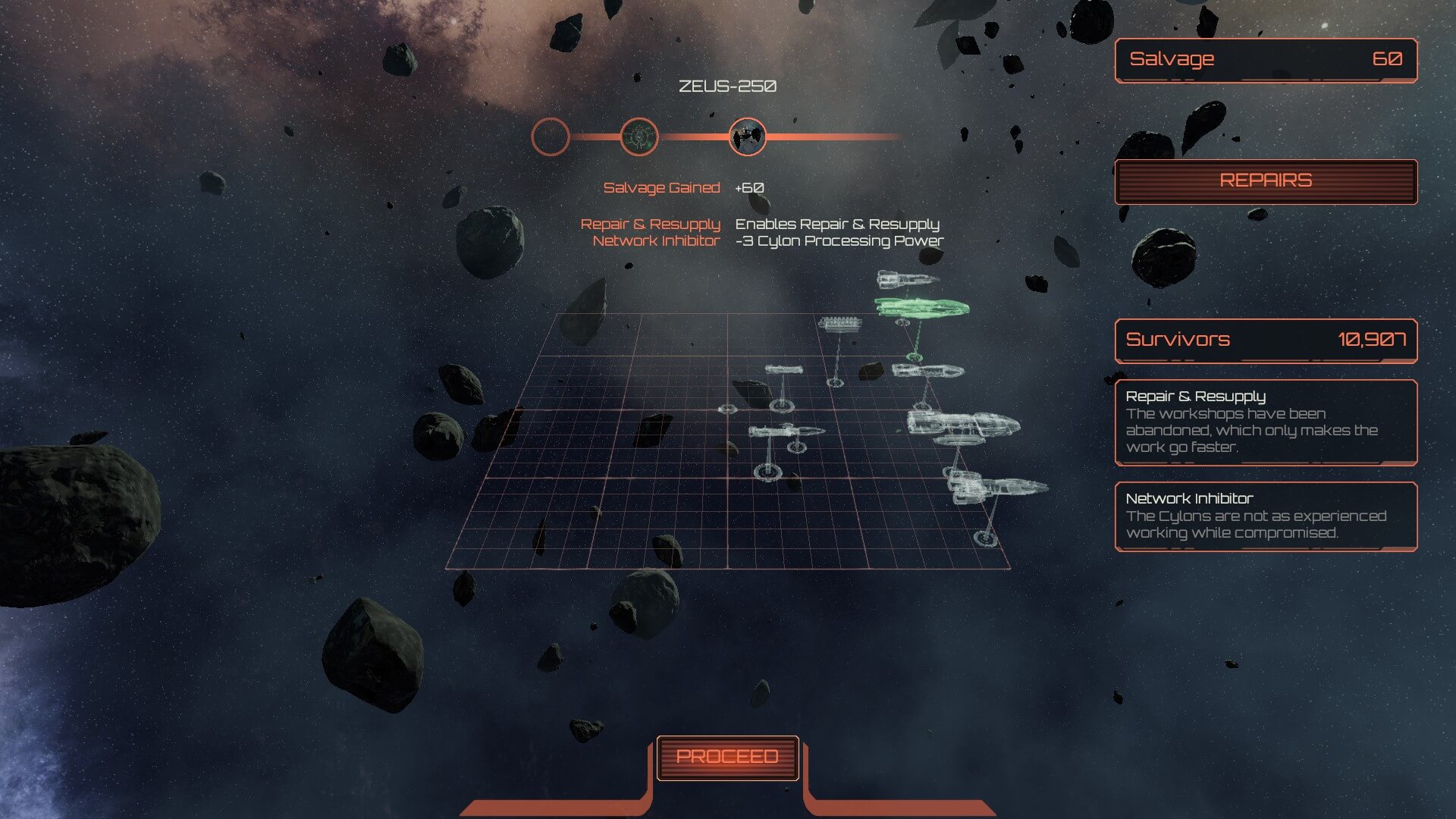The height and width of the screenshot is (819, 1456).
Task: Select the green emblem mission node
Action: [x=639, y=137]
